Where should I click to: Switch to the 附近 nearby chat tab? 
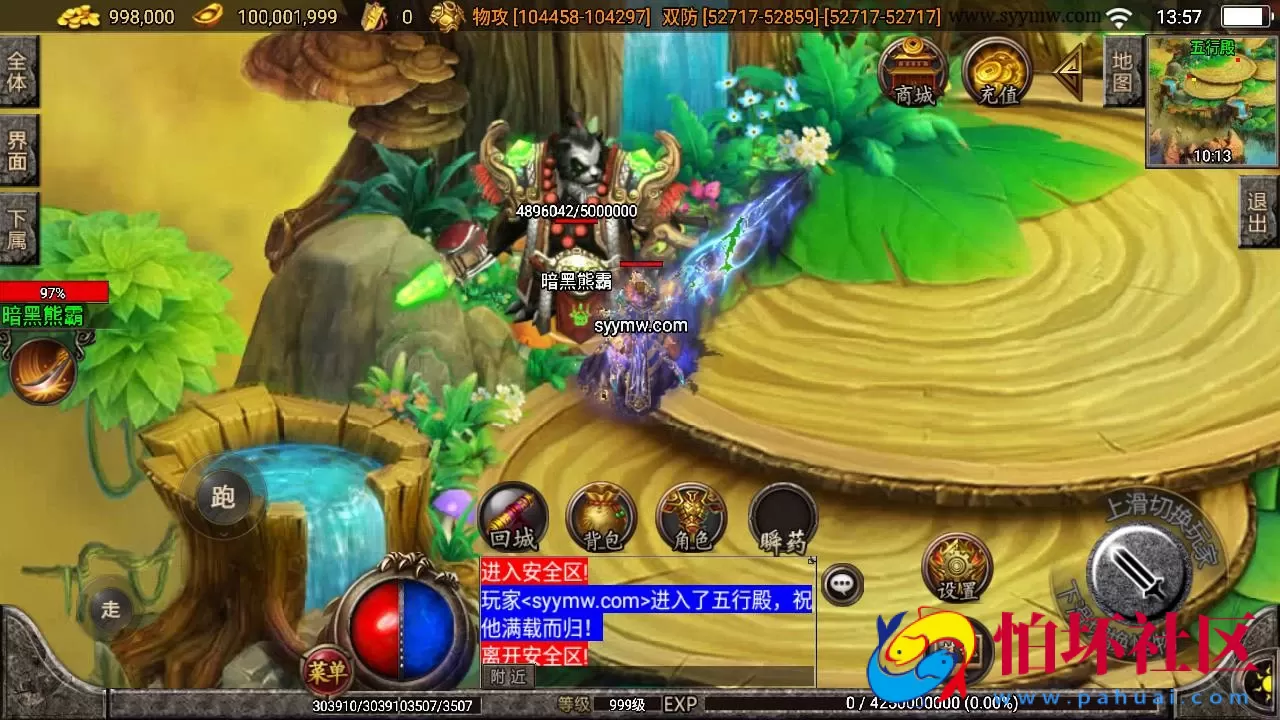[x=510, y=676]
